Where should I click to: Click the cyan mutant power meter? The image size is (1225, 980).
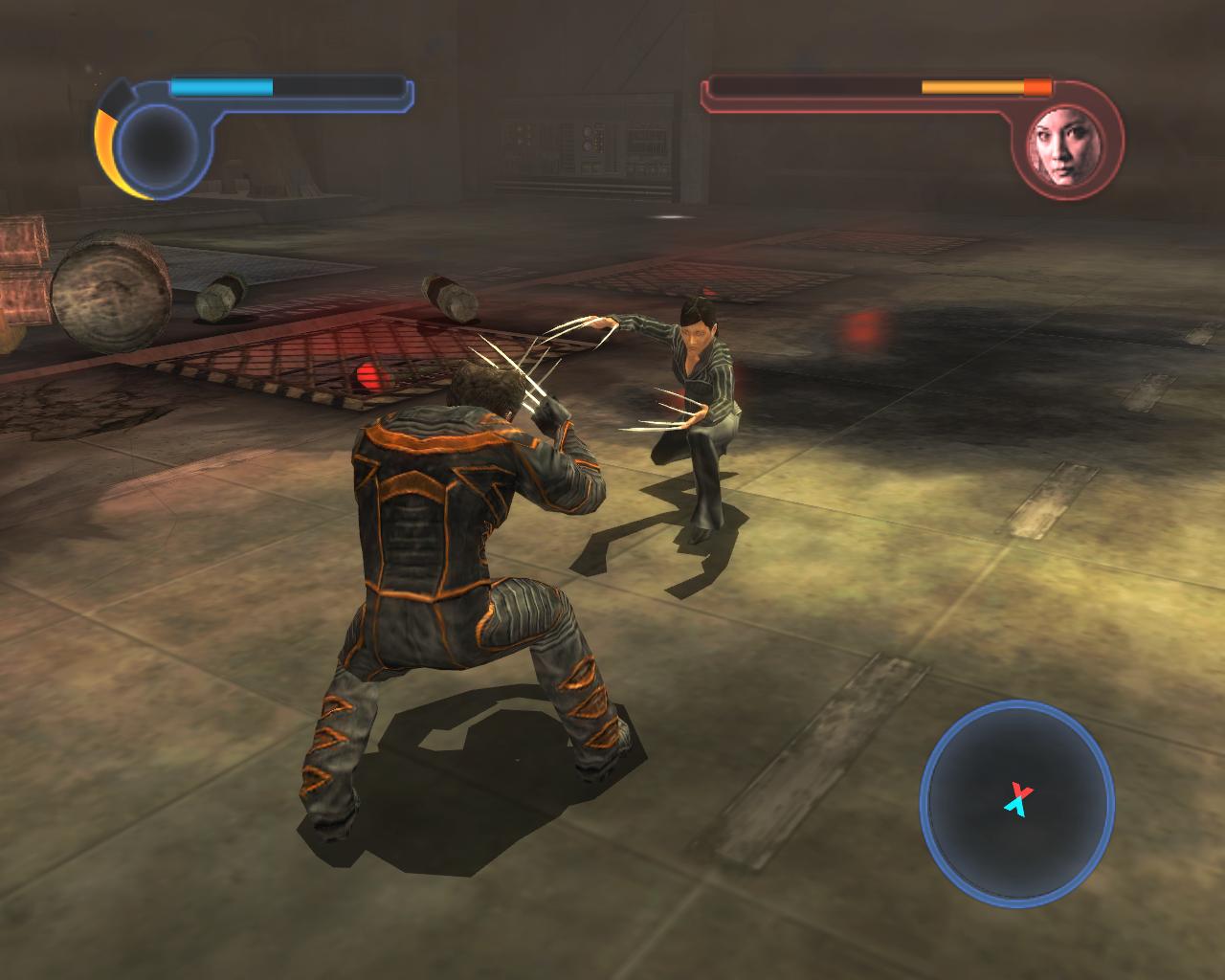point(220,86)
